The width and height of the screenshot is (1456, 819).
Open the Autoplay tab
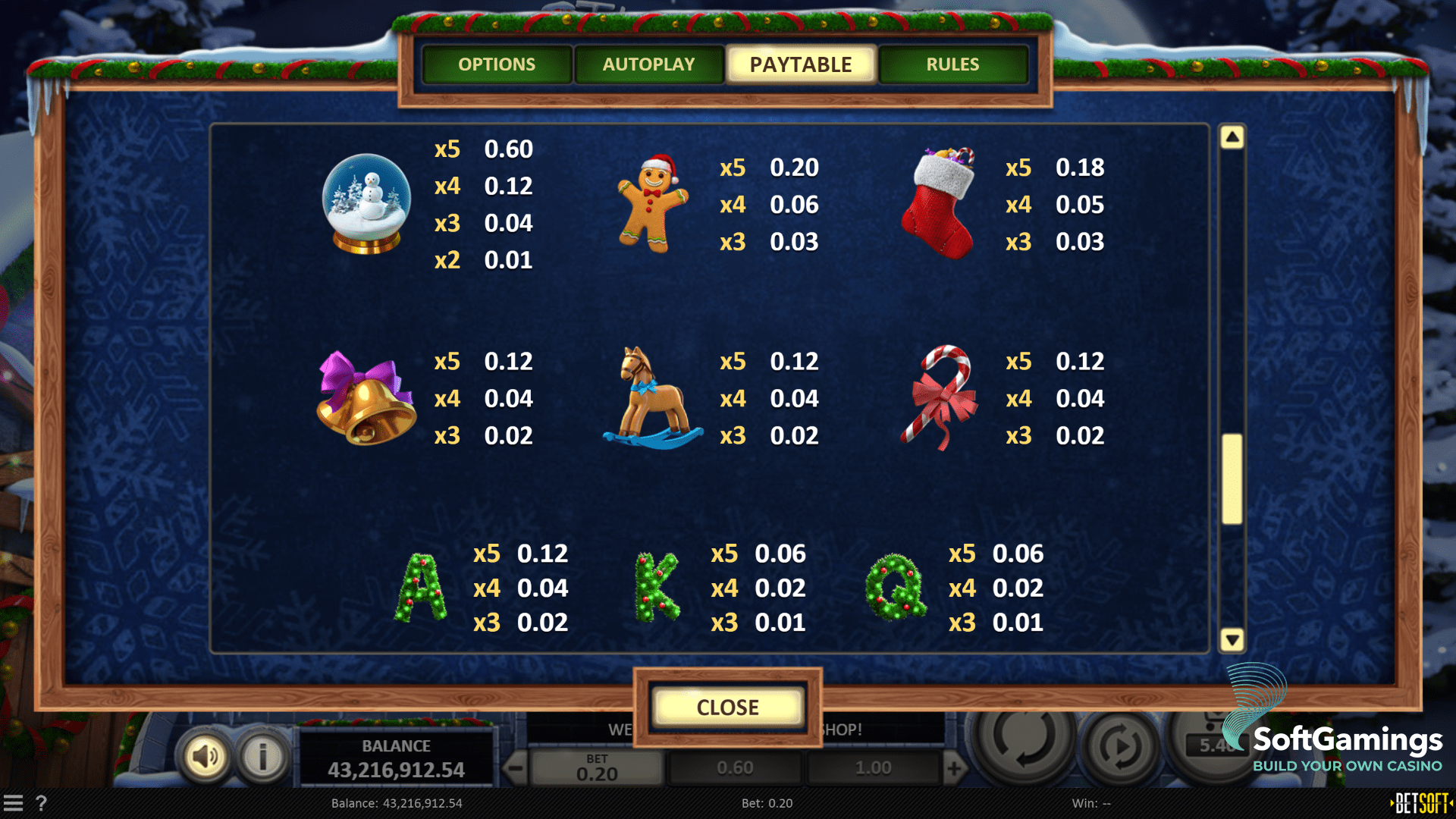click(x=648, y=64)
